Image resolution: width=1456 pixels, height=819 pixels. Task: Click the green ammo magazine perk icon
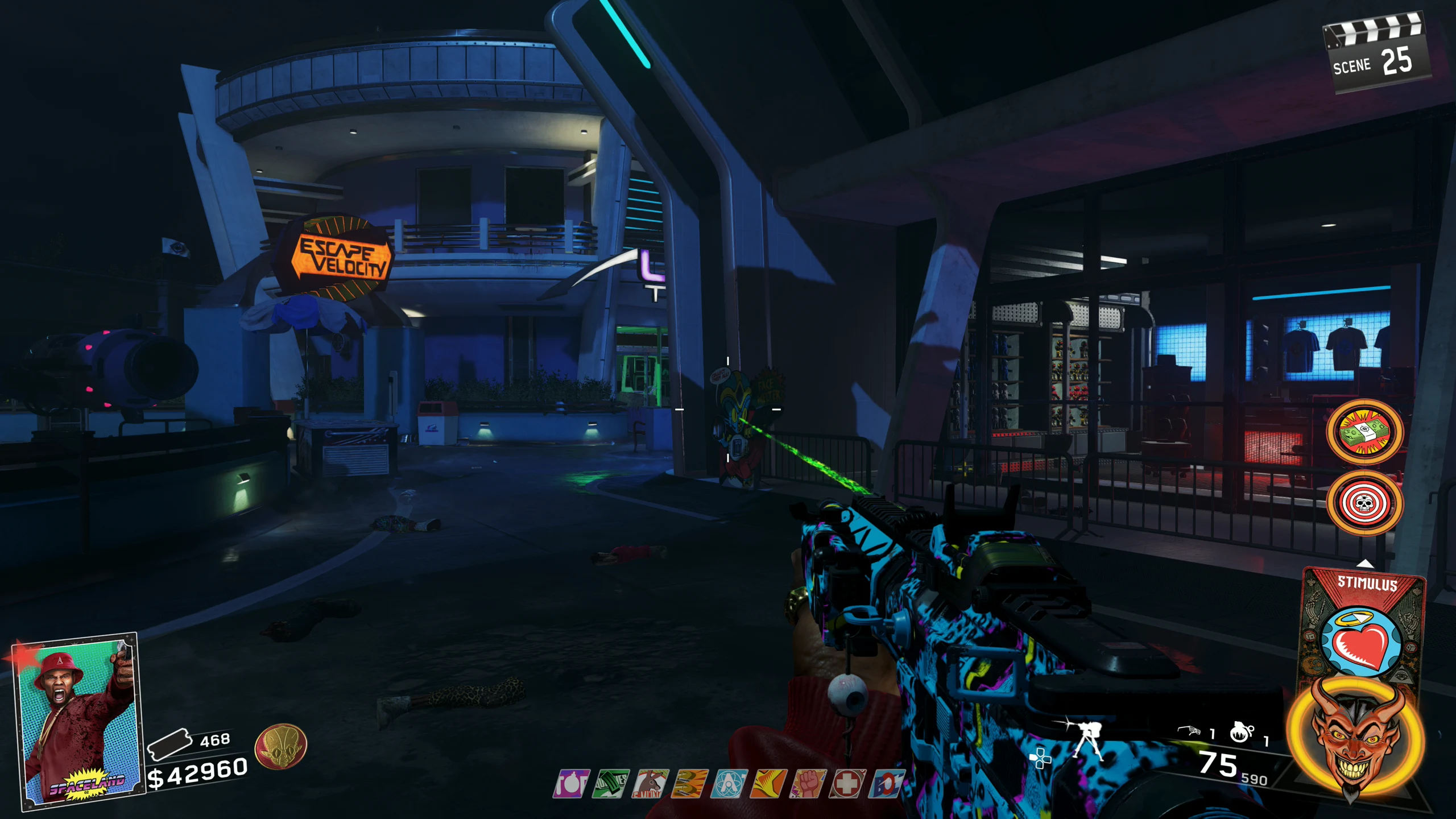[x=610, y=784]
